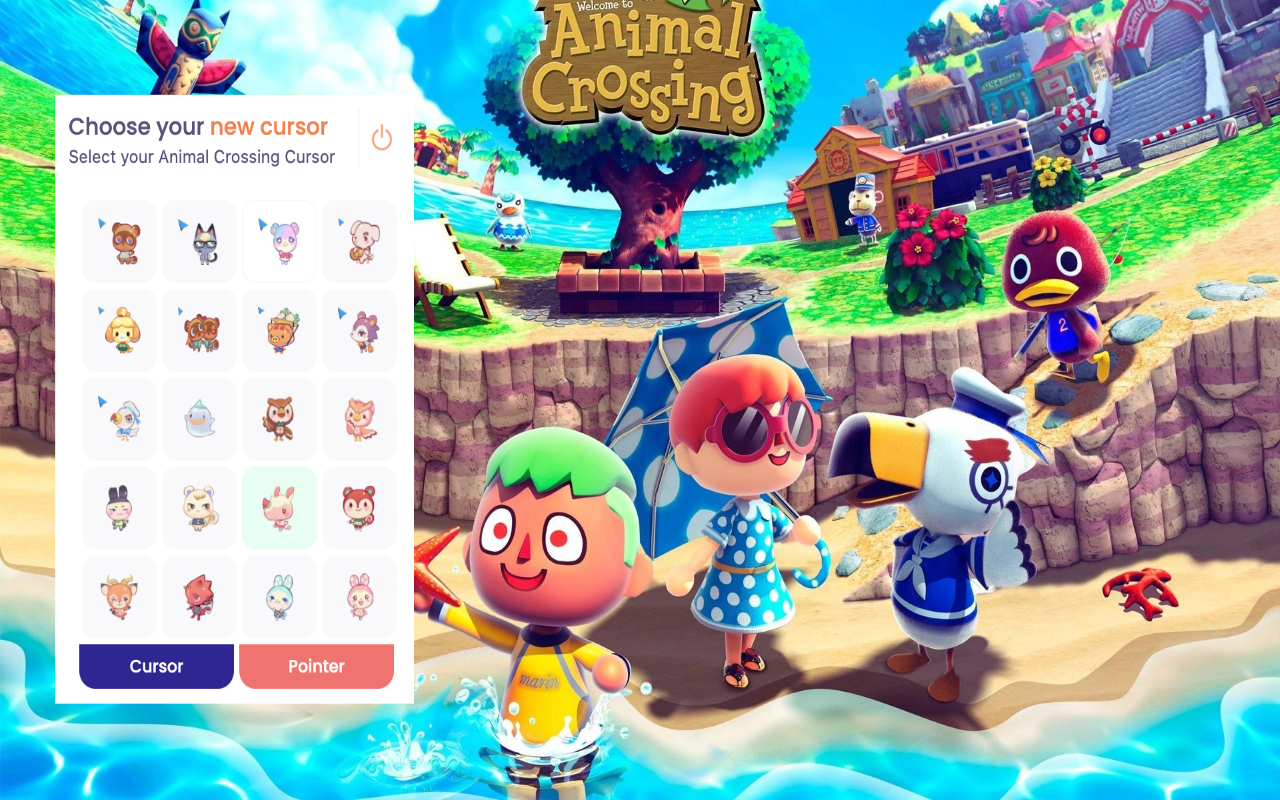
Task: Click the Cursor tab
Action: [x=156, y=665]
